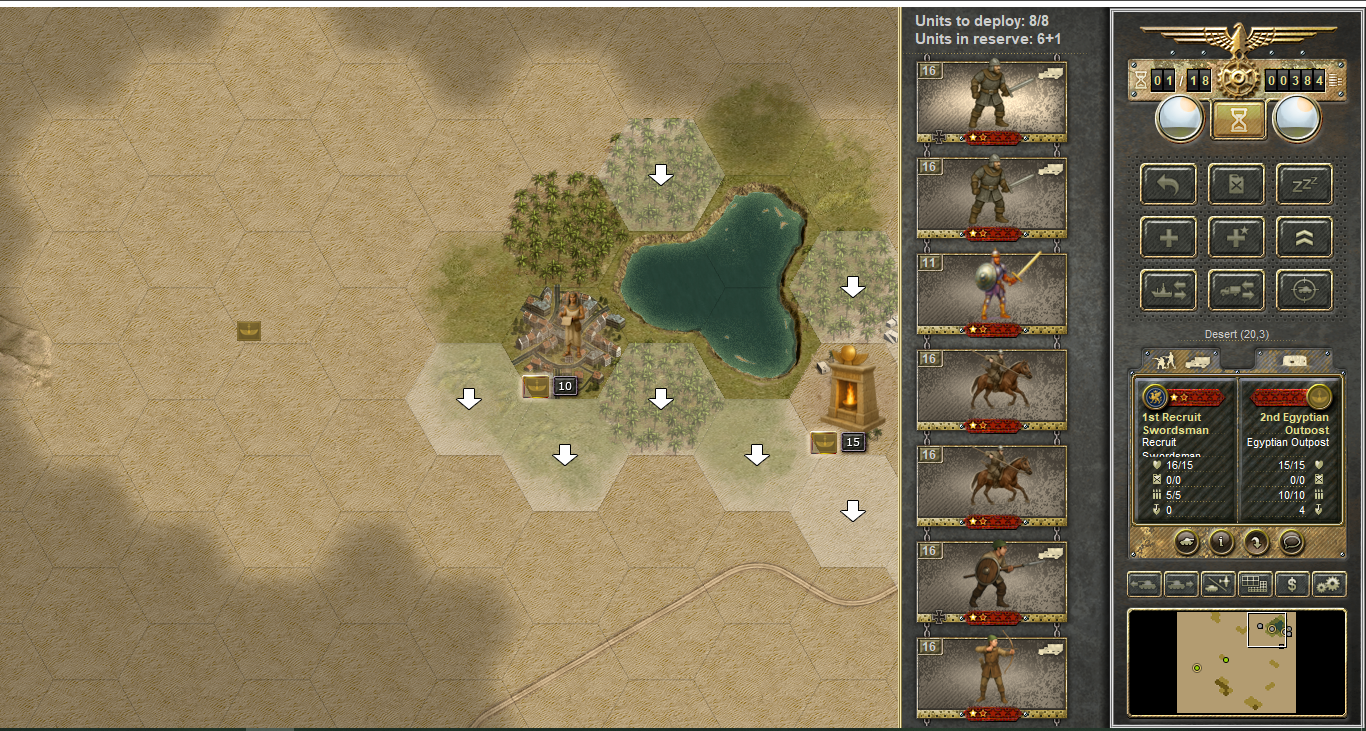Click the tank crosshair button
The width and height of the screenshot is (1366, 731).
coord(1304,290)
